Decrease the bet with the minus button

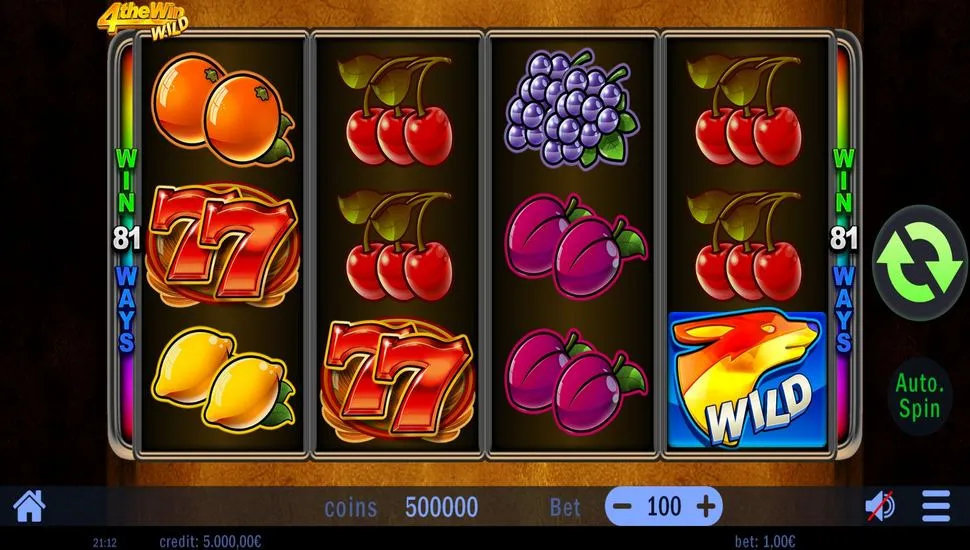click(622, 507)
